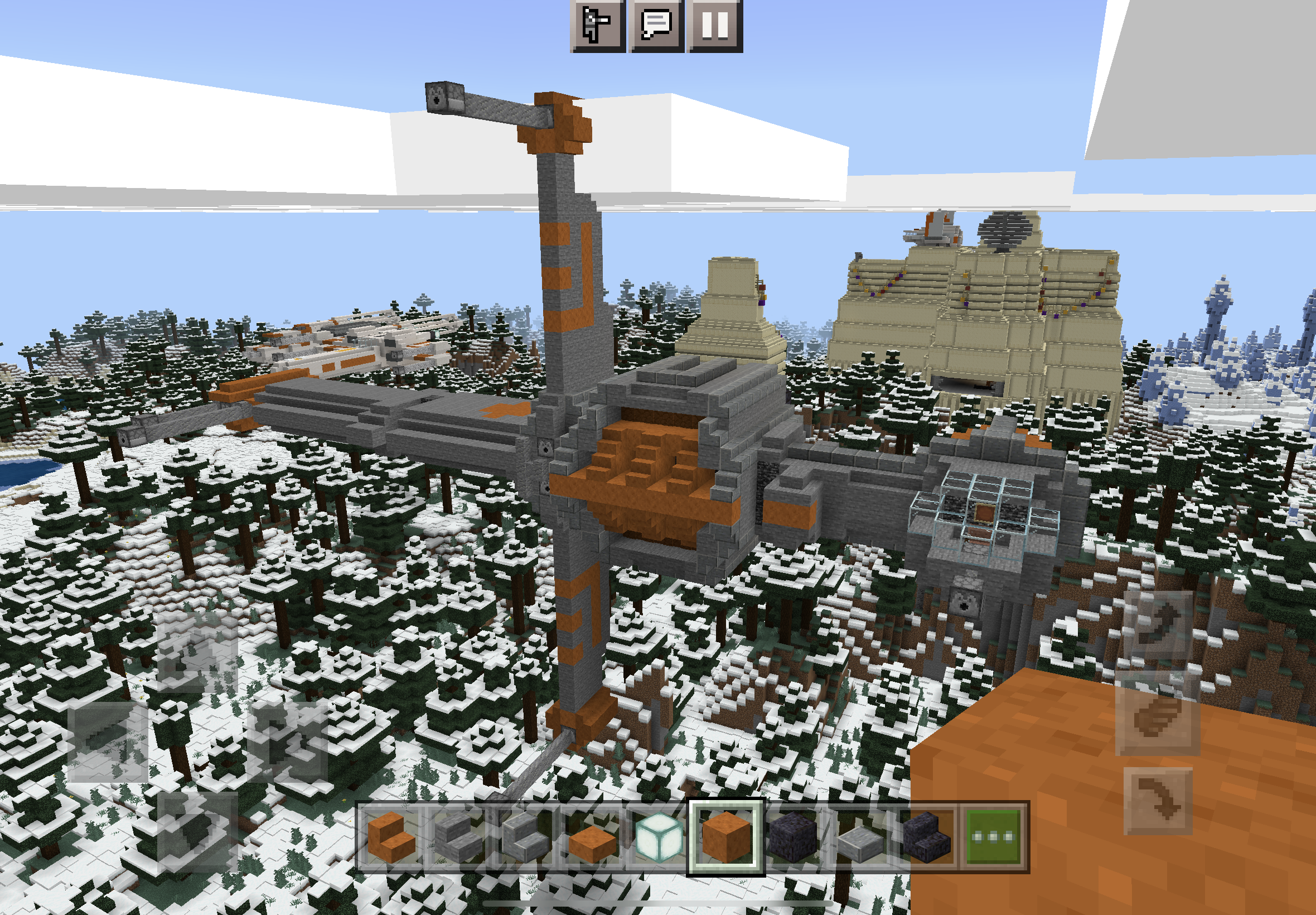Tap the move backward arrow

point(196,831)
